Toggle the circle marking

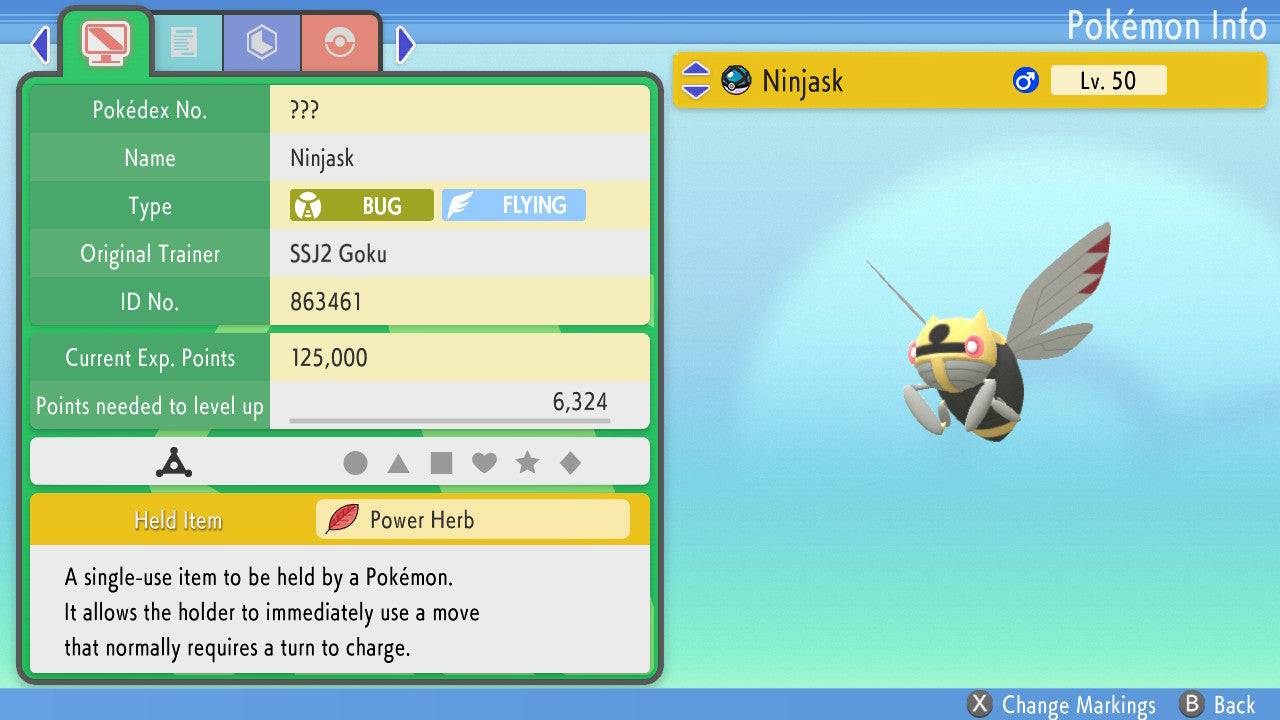click(355, 463)
